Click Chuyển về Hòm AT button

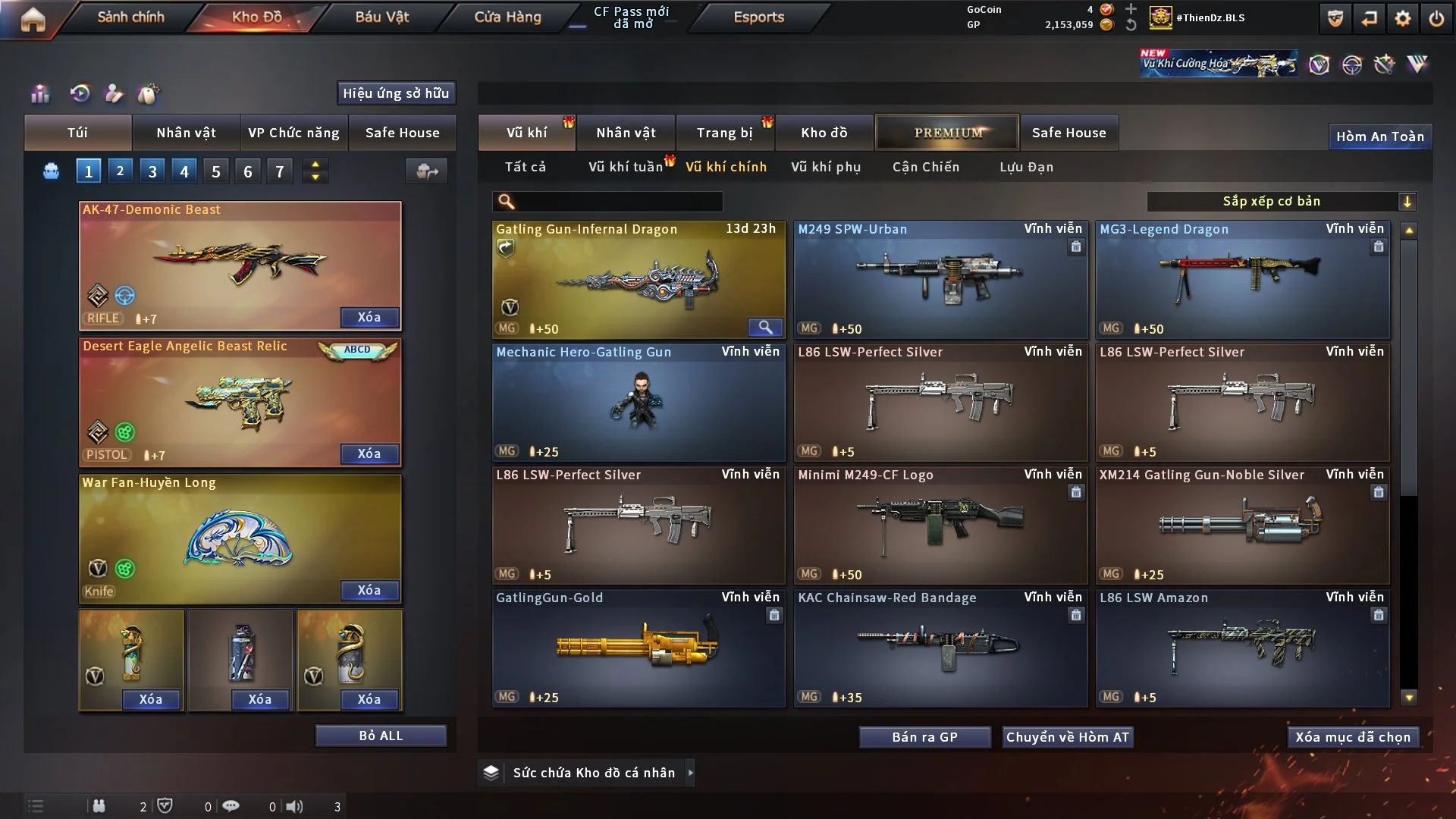[1068, 737]
